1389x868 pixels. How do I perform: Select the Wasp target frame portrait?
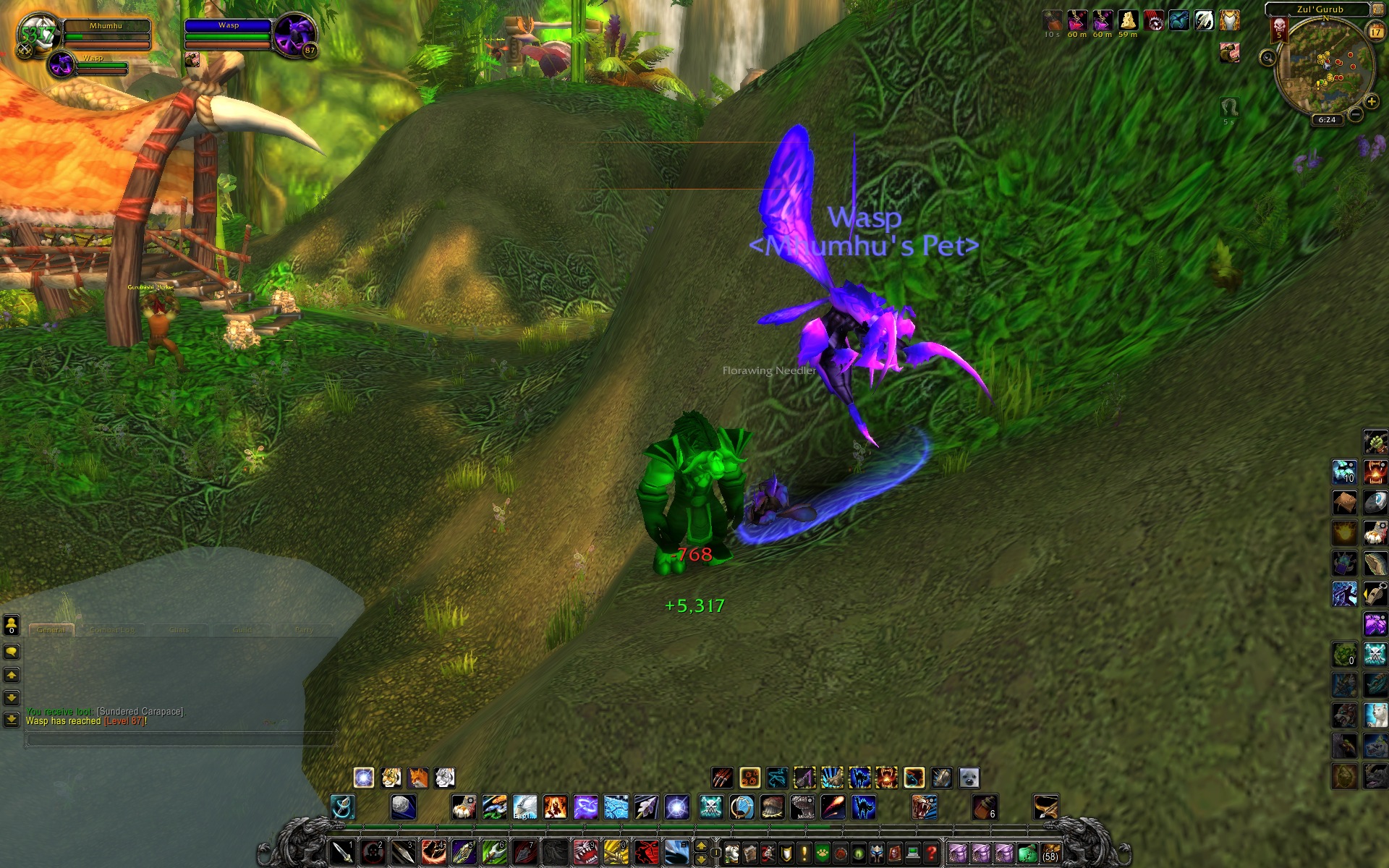(294, 34)
